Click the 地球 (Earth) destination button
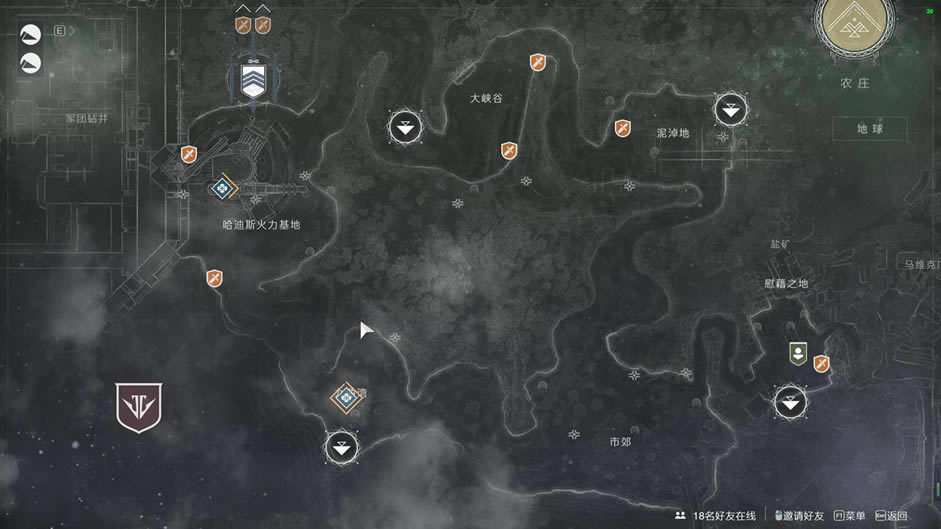941x529 pixels. point(869,128)
